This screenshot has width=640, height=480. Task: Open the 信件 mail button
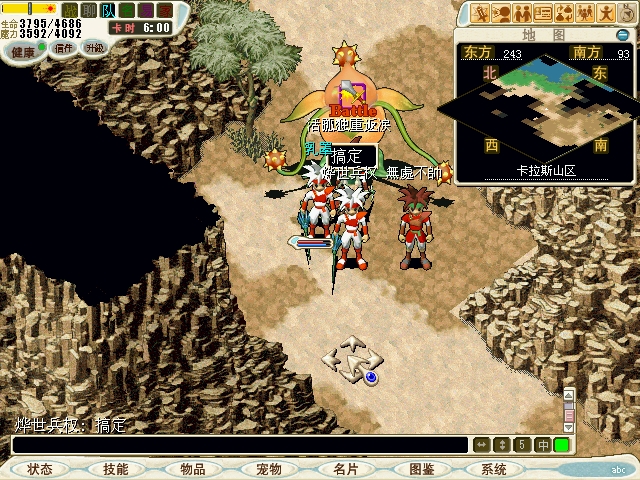point(64,48)
